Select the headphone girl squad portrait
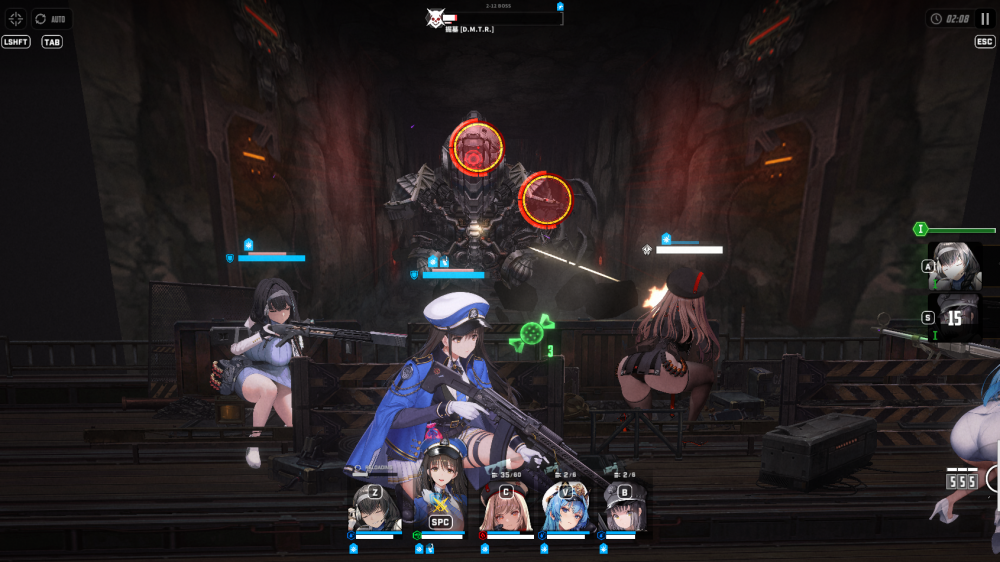The image size is (1000, 562). [375, 509]
